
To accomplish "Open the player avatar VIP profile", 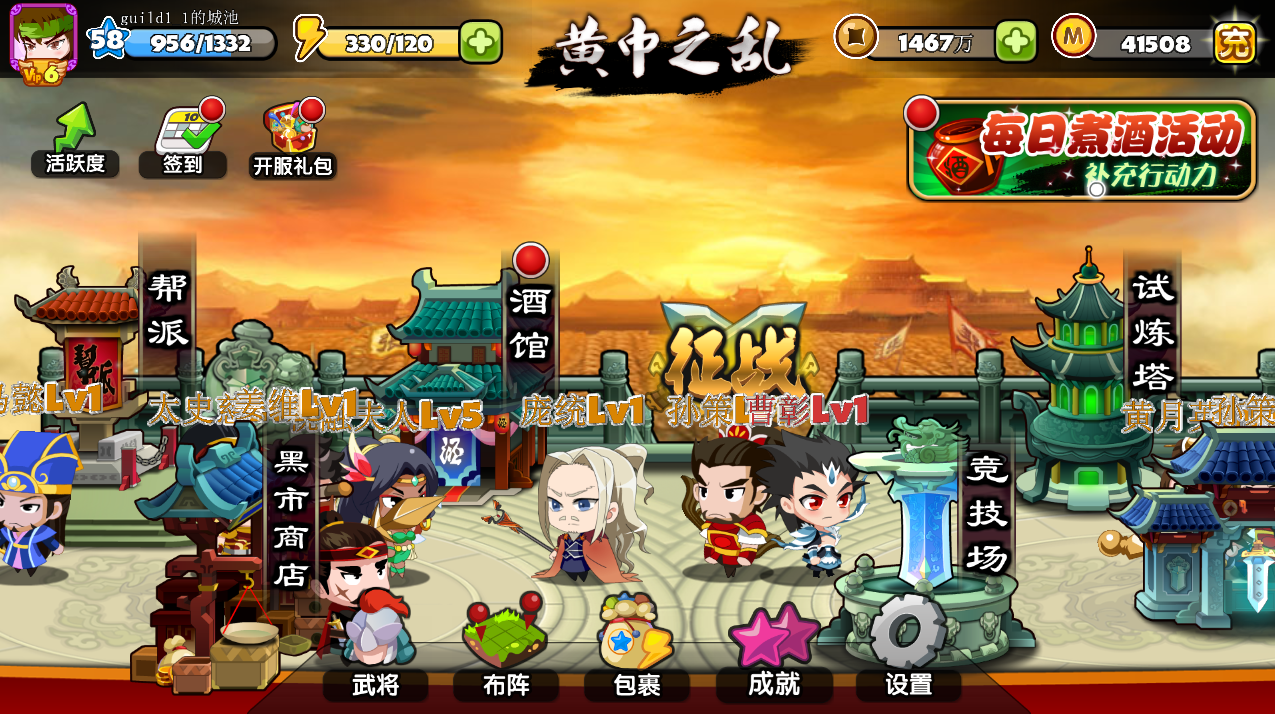I will 43,43.
